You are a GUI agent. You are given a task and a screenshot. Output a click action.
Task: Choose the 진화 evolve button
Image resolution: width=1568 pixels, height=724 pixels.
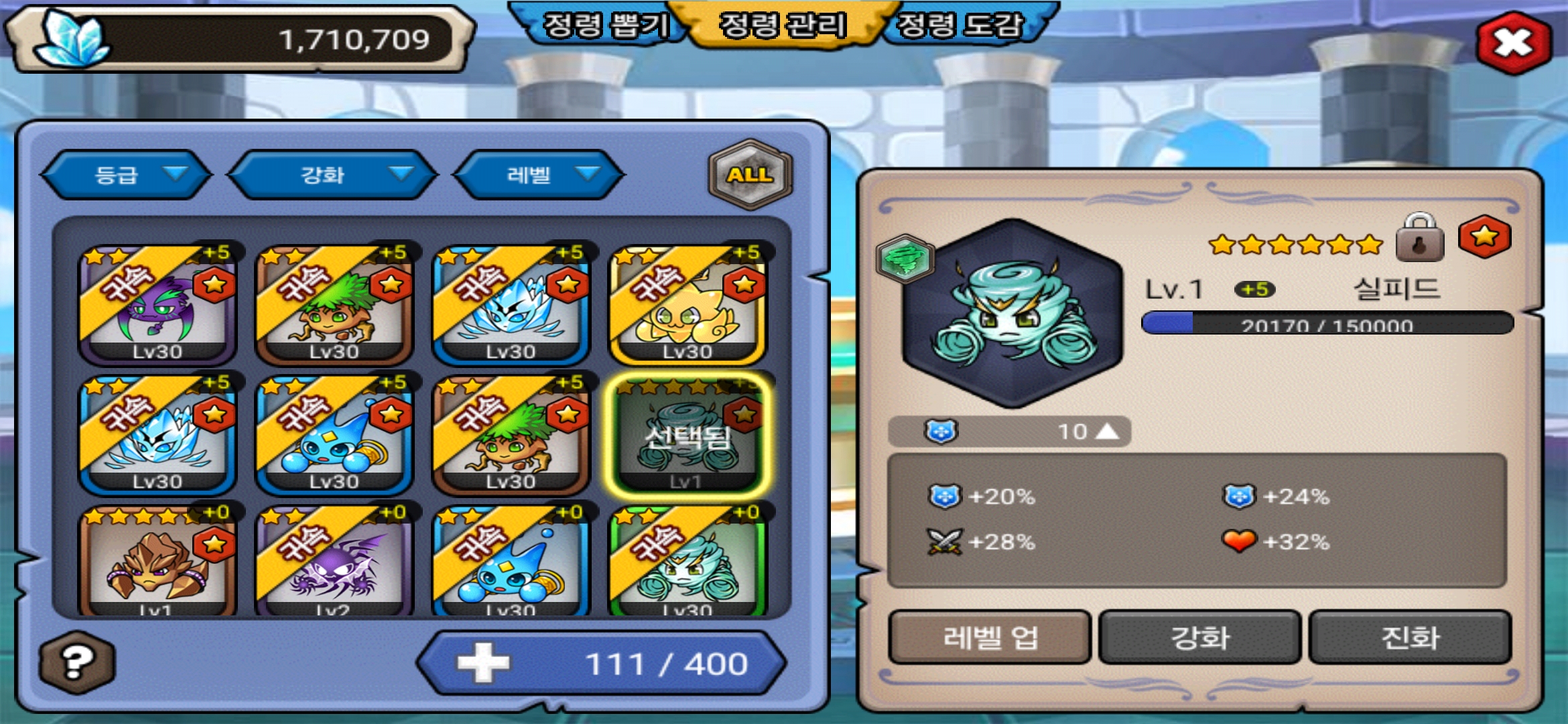click(1410, 637)
